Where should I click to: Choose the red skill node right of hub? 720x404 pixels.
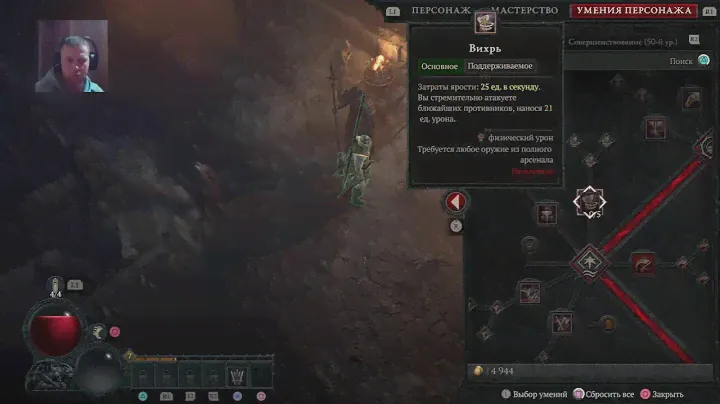pos(643,264)
